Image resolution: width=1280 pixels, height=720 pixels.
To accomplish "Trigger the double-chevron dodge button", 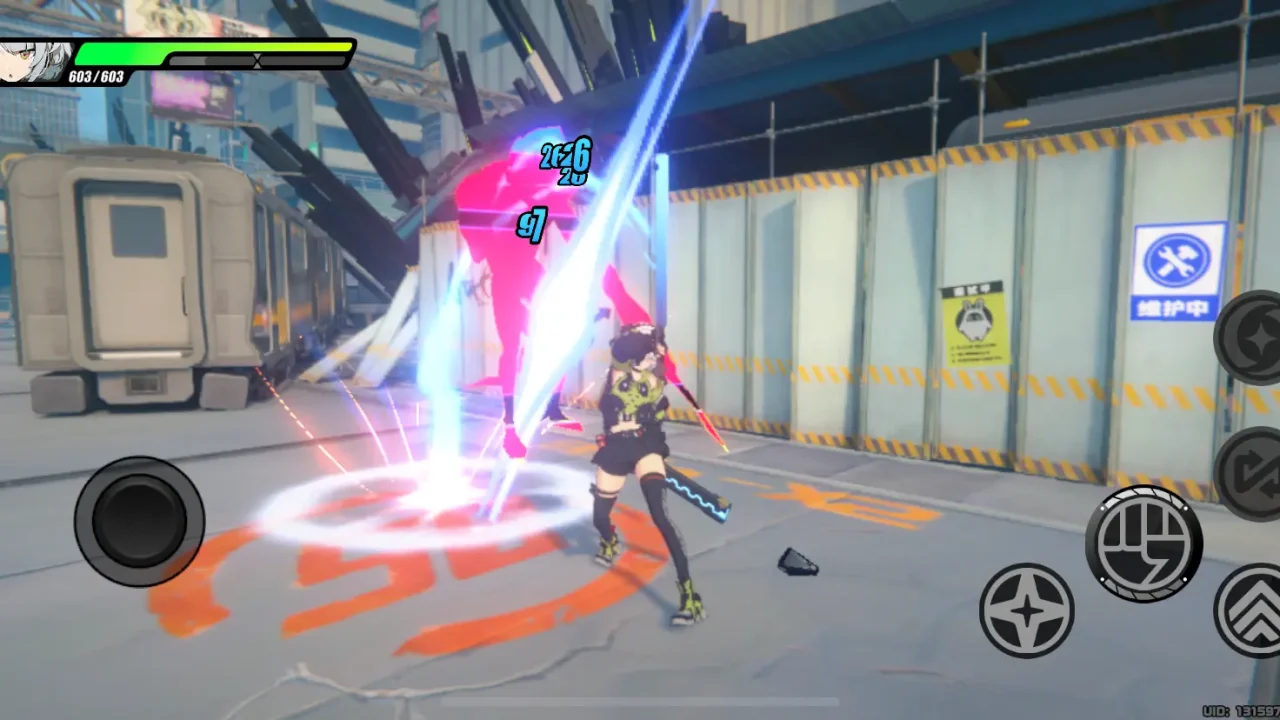I will [1252, 612].
